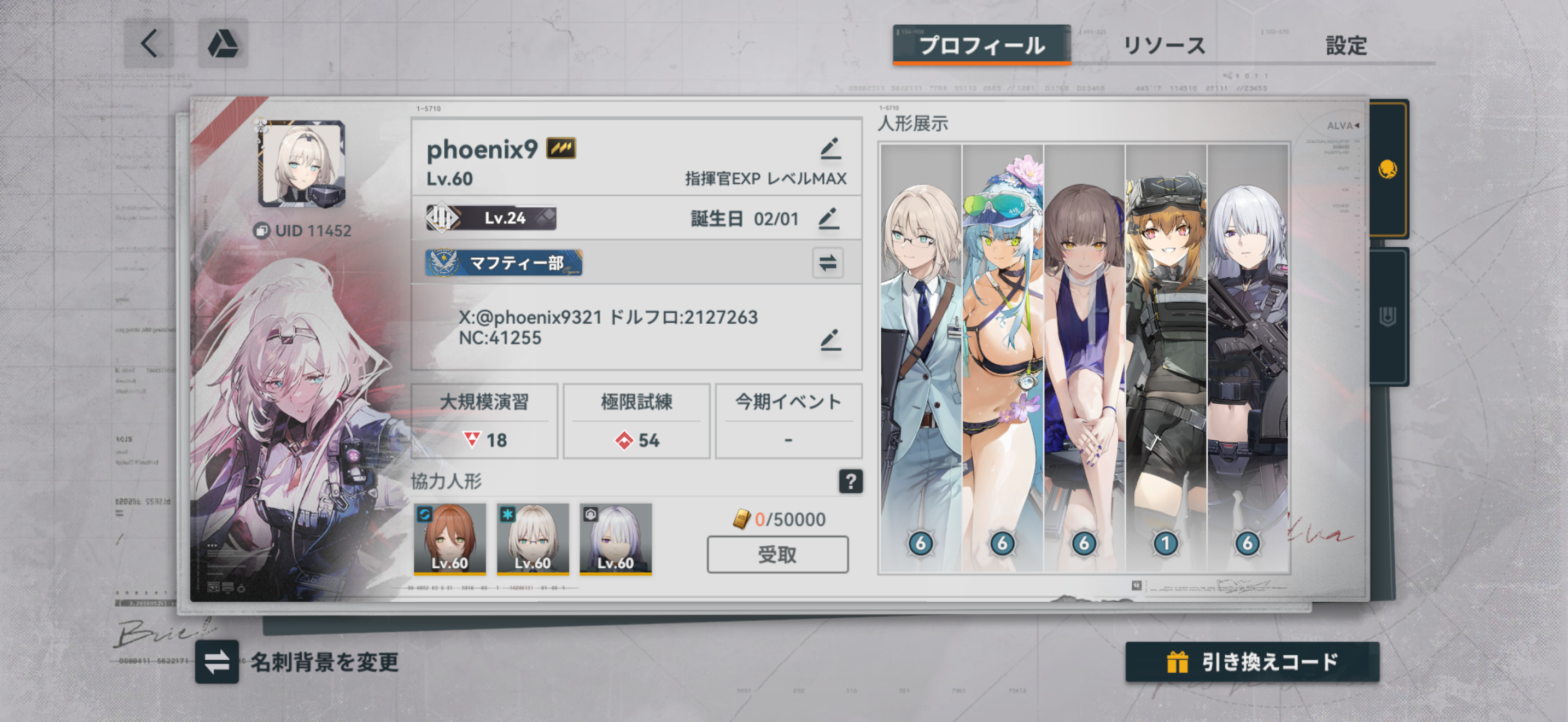Screen dimensions: 1568x722
Task: Claim rewards with the 受取 button
Action: coord(777,555)
